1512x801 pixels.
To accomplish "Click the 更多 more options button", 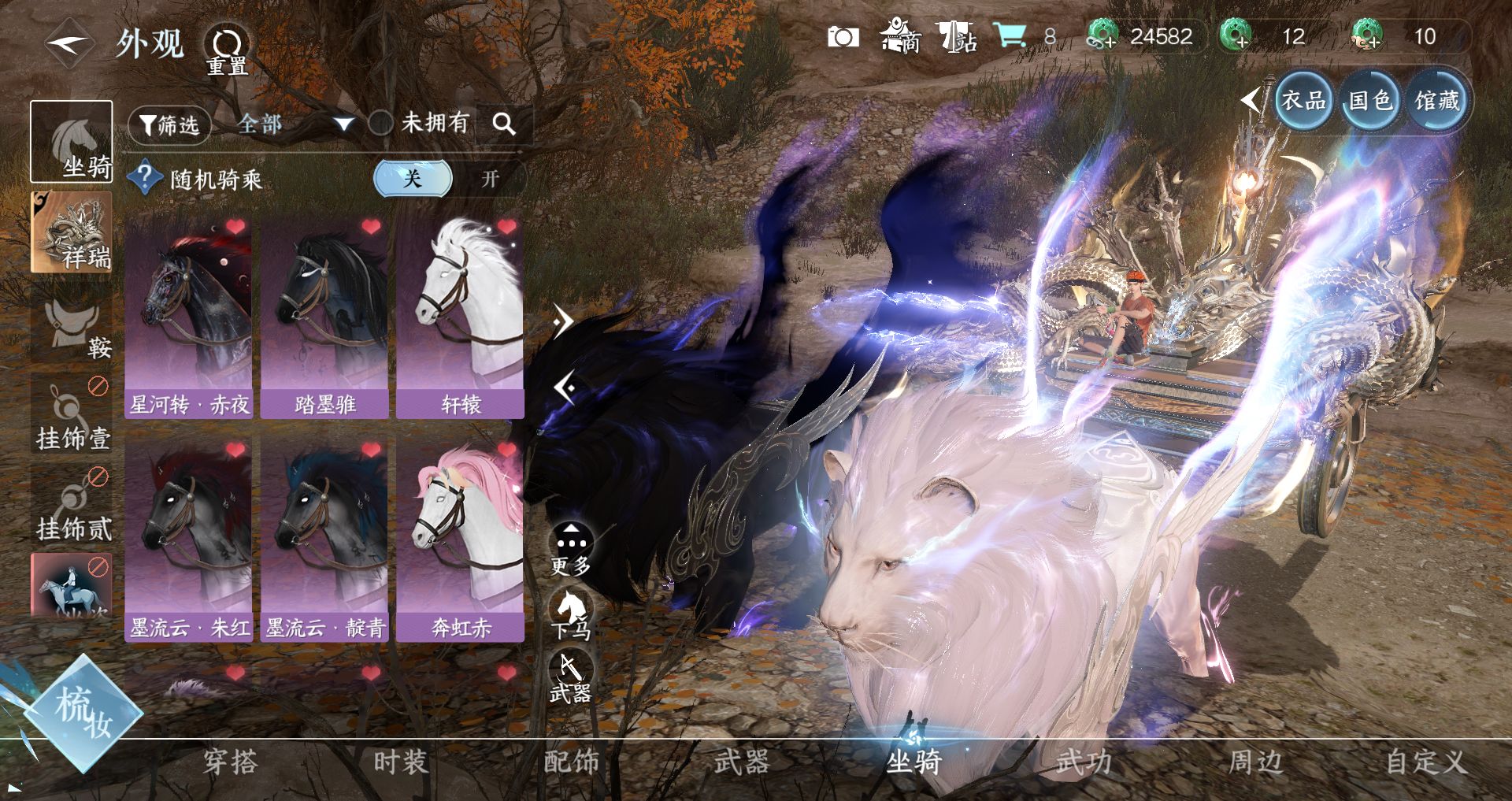I will [x=570, y=548].
